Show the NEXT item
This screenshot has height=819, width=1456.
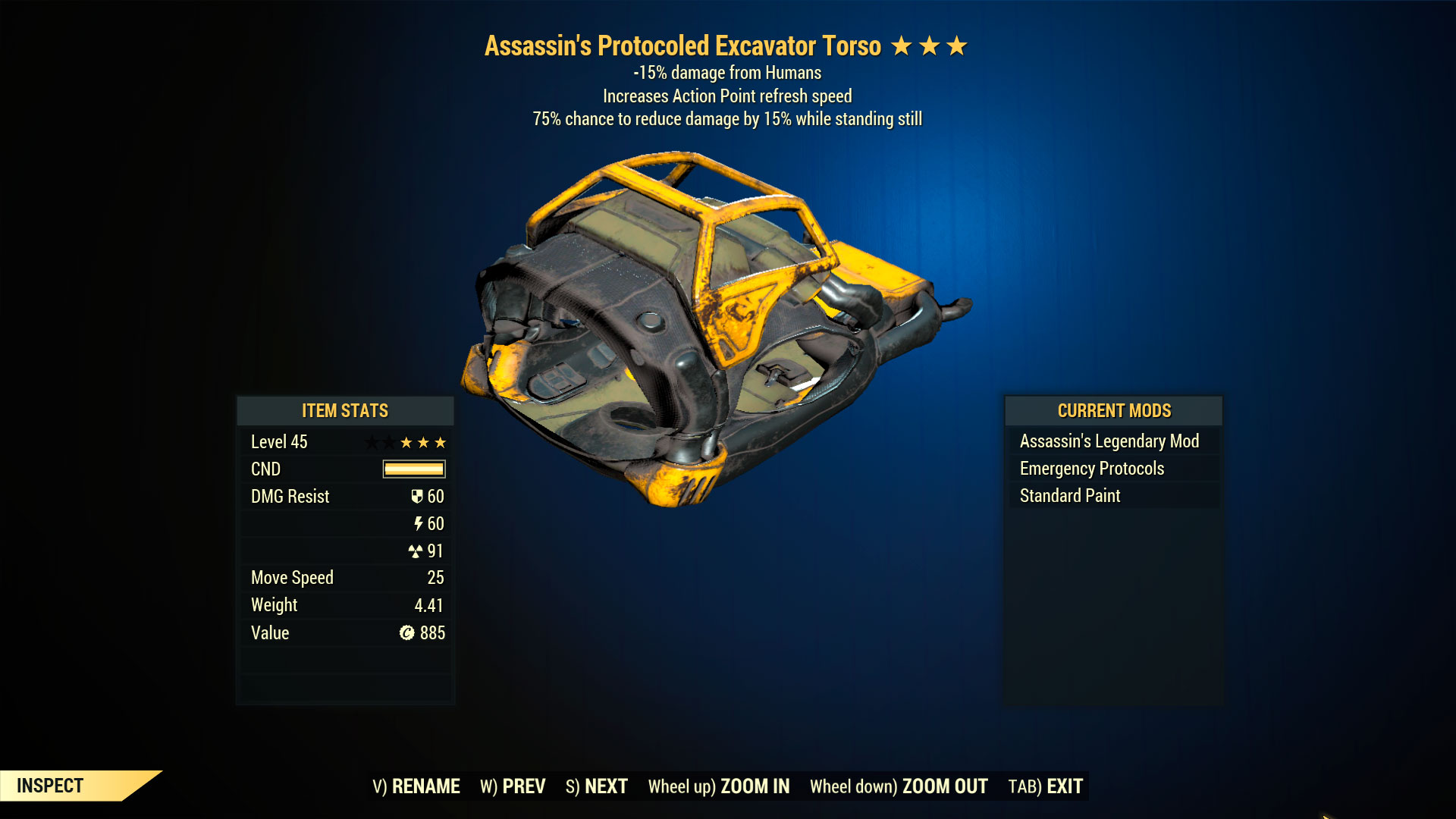[x=597, y=786]
